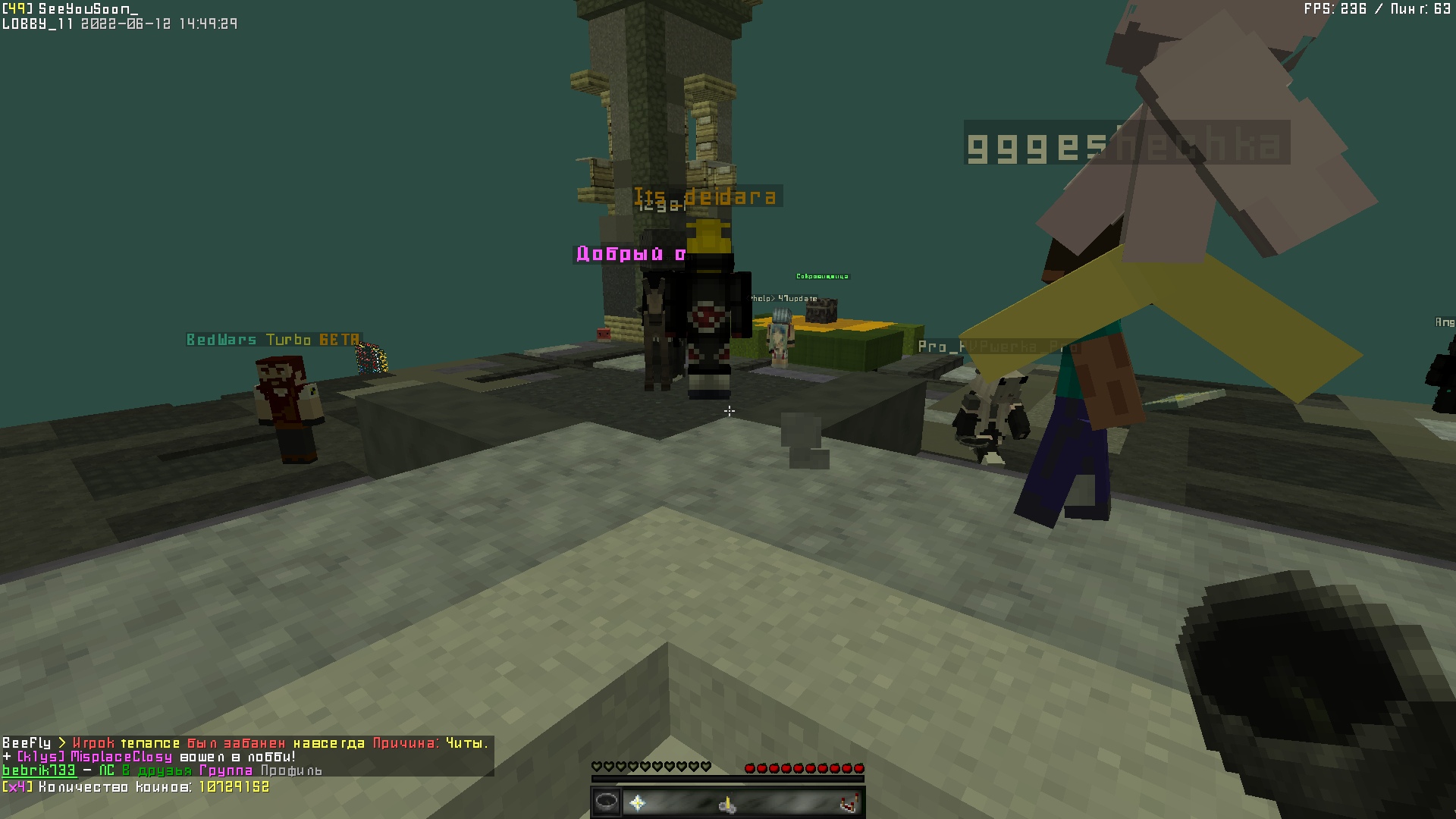Viewport: 1456px width, 819px height.
Task: Select the candle item in the middle hotbar slot
Action: pyautogui.click(x=727, y=805)
